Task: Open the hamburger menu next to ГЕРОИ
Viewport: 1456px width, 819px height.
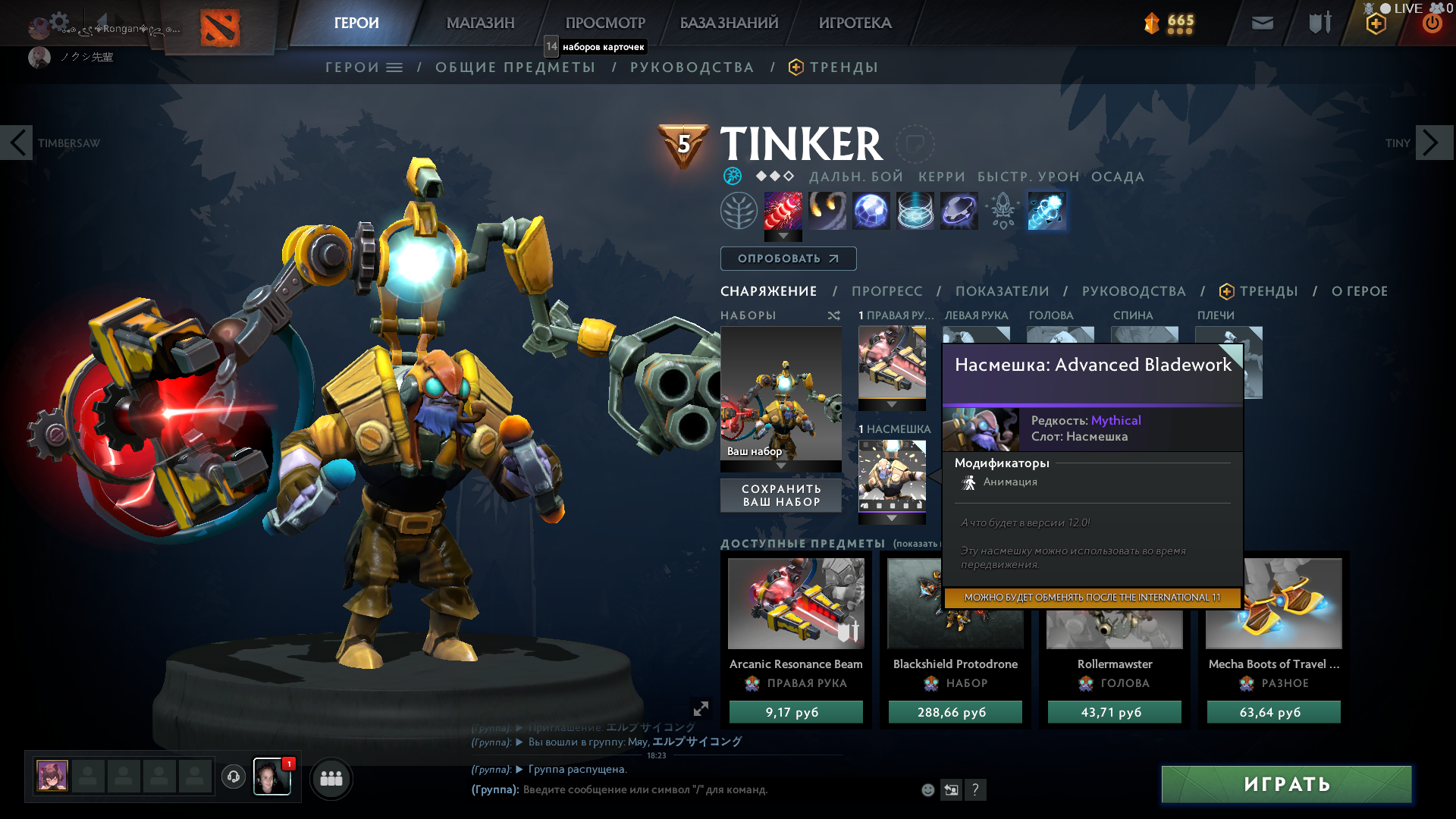Action: 394,67
